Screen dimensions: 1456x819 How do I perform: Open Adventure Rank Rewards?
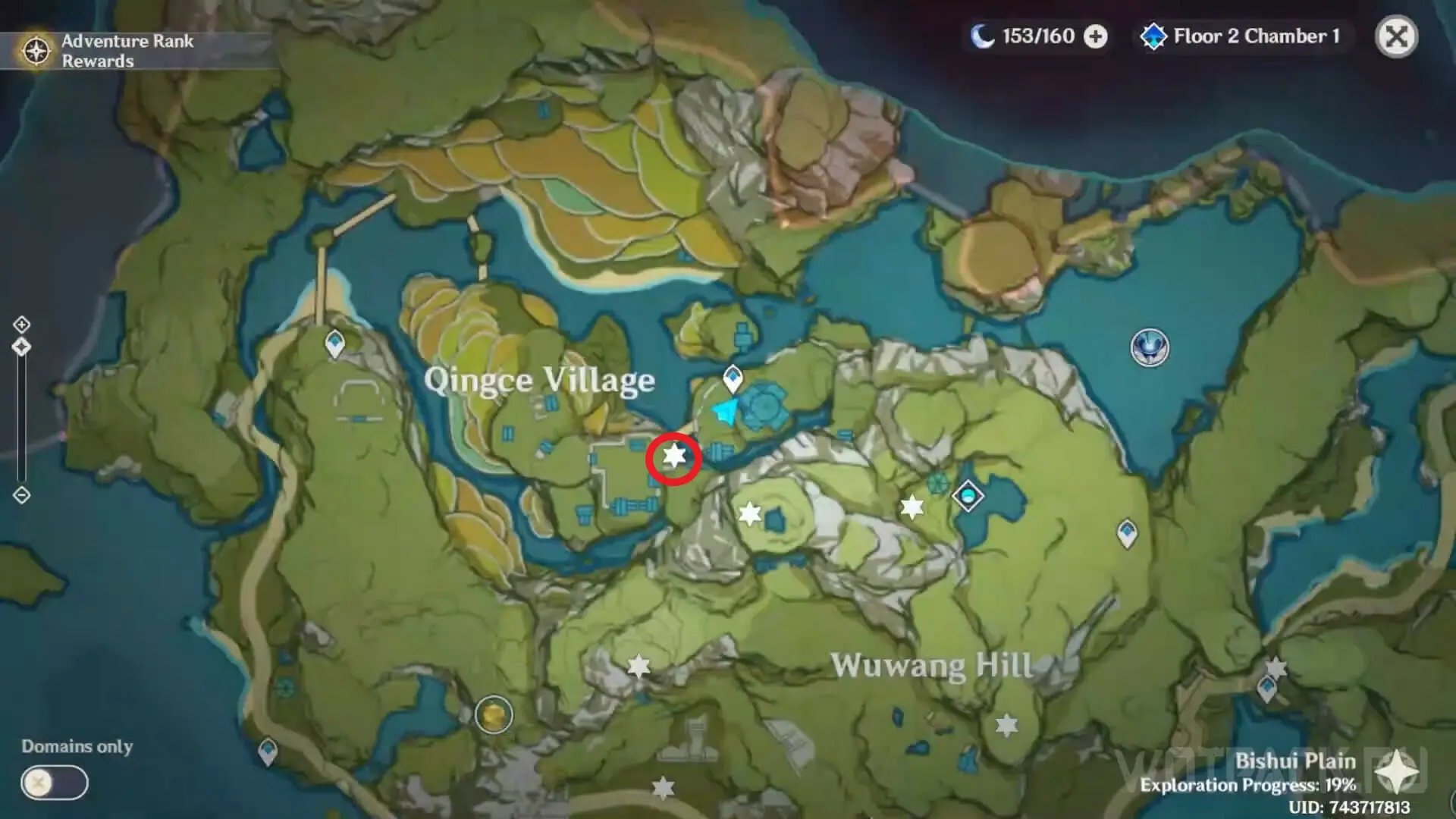coord(106,51)
